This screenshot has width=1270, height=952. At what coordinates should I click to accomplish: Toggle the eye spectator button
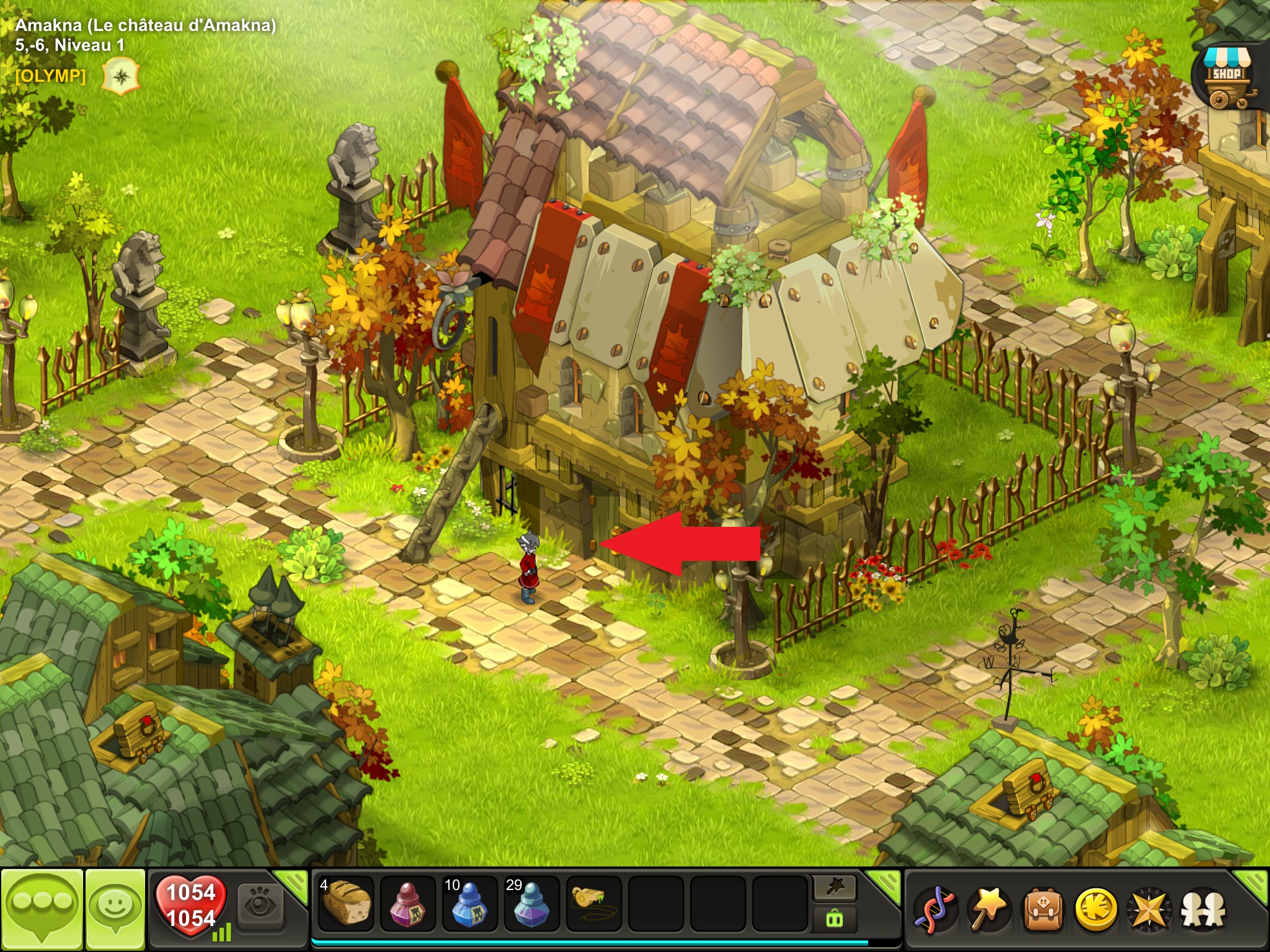(260, 906)
